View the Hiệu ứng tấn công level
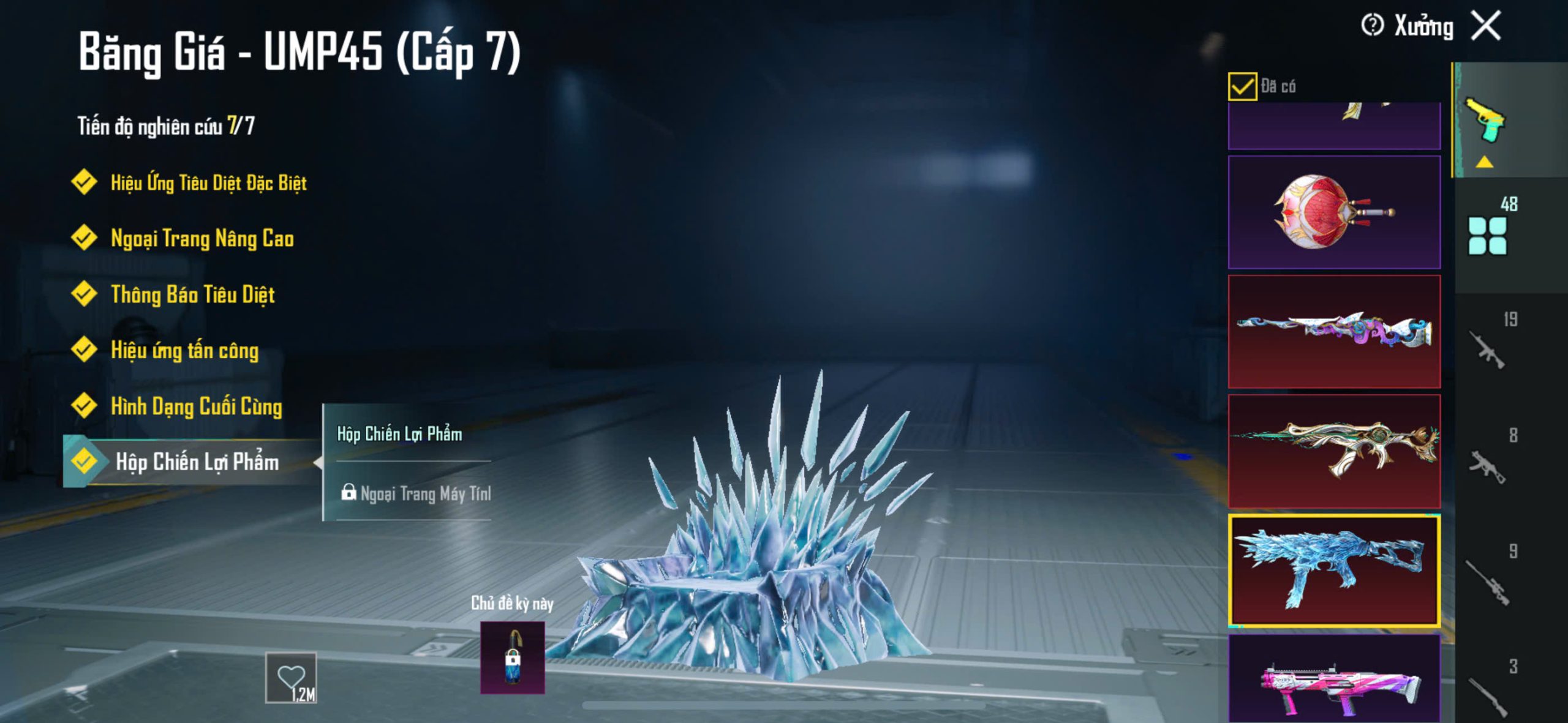1568x723 pixels. (184, 350)
